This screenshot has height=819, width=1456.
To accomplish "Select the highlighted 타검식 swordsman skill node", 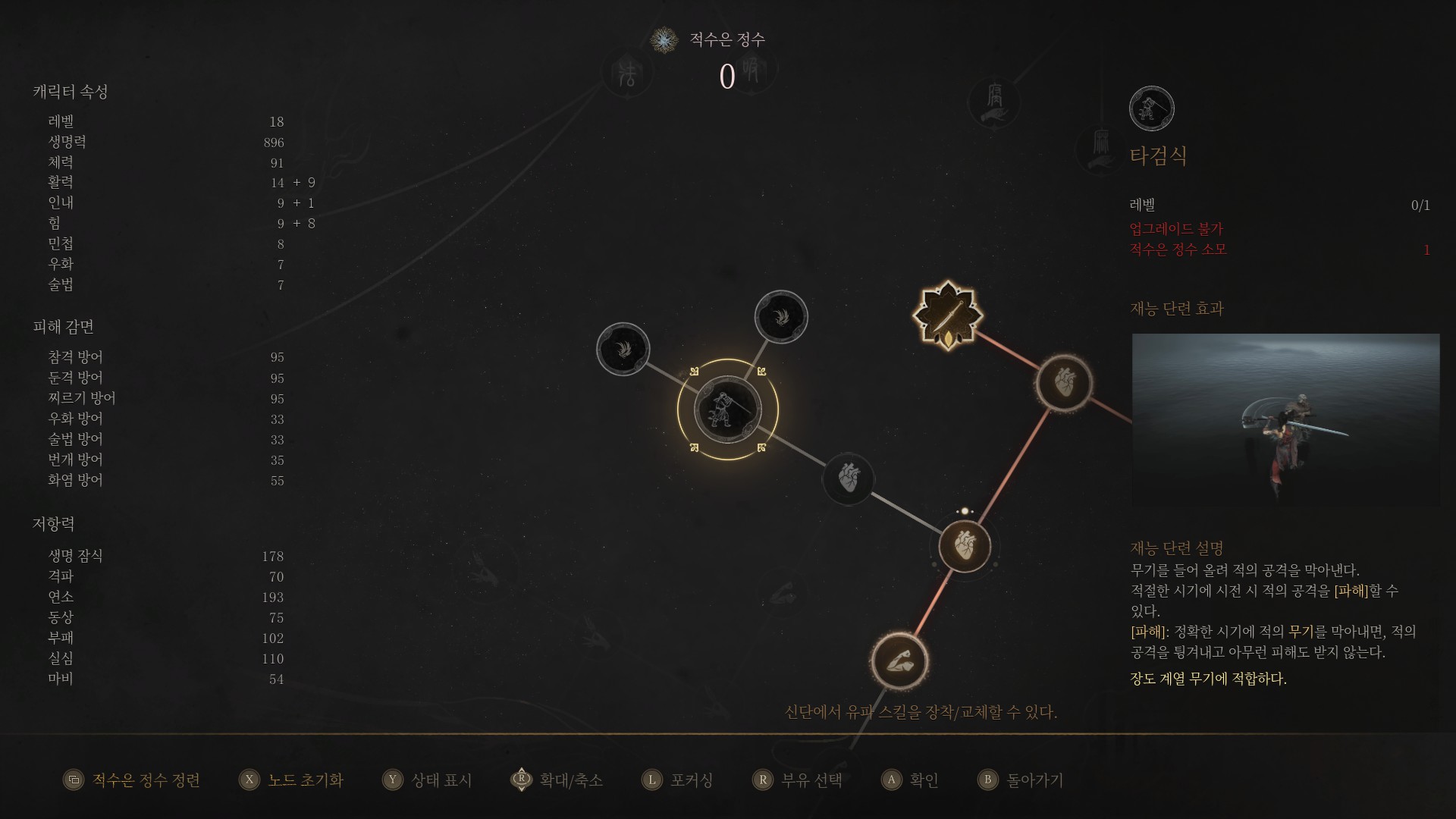I will 727,409.
